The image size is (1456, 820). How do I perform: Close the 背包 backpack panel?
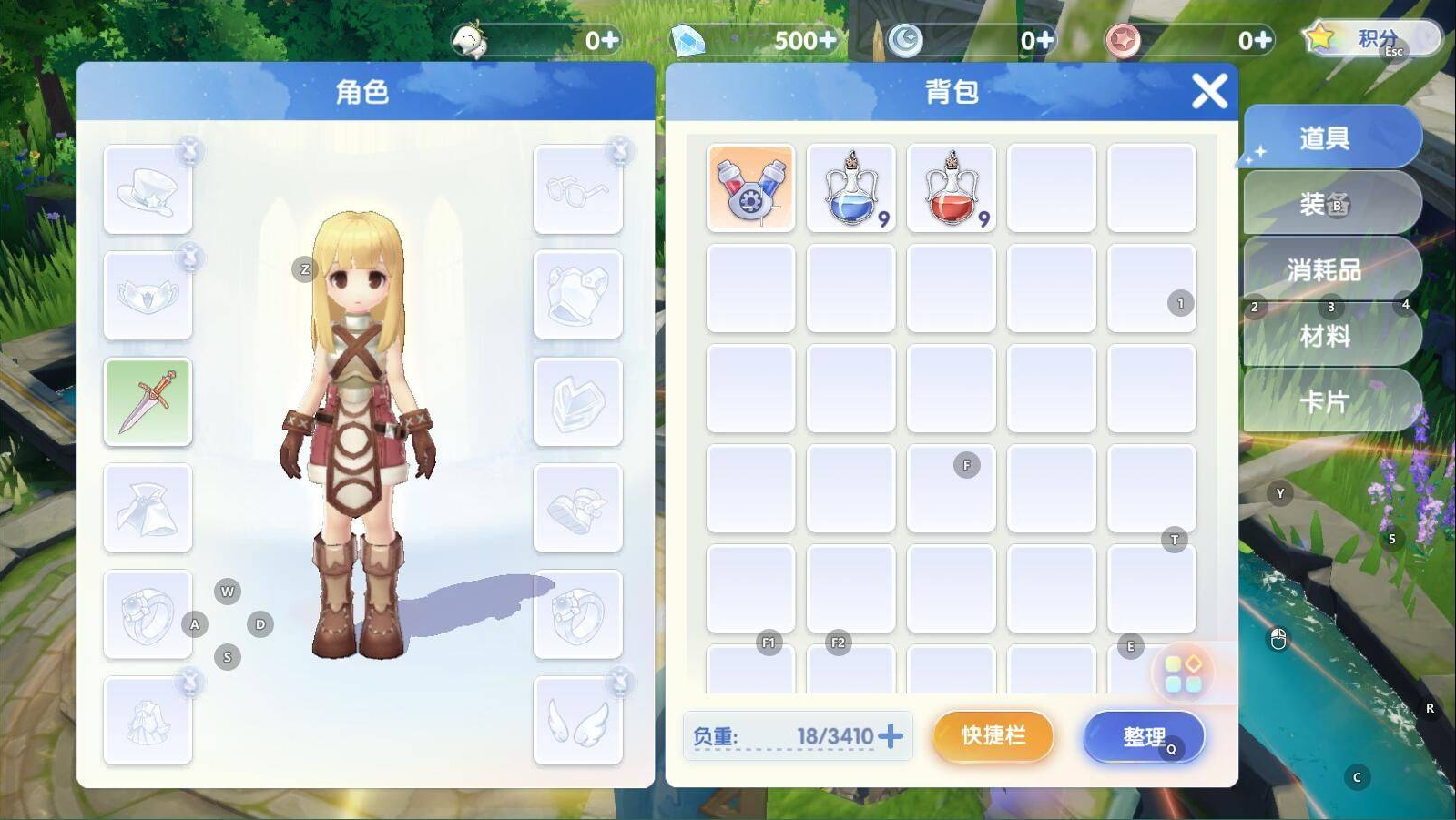click(x=1209, y=91)
